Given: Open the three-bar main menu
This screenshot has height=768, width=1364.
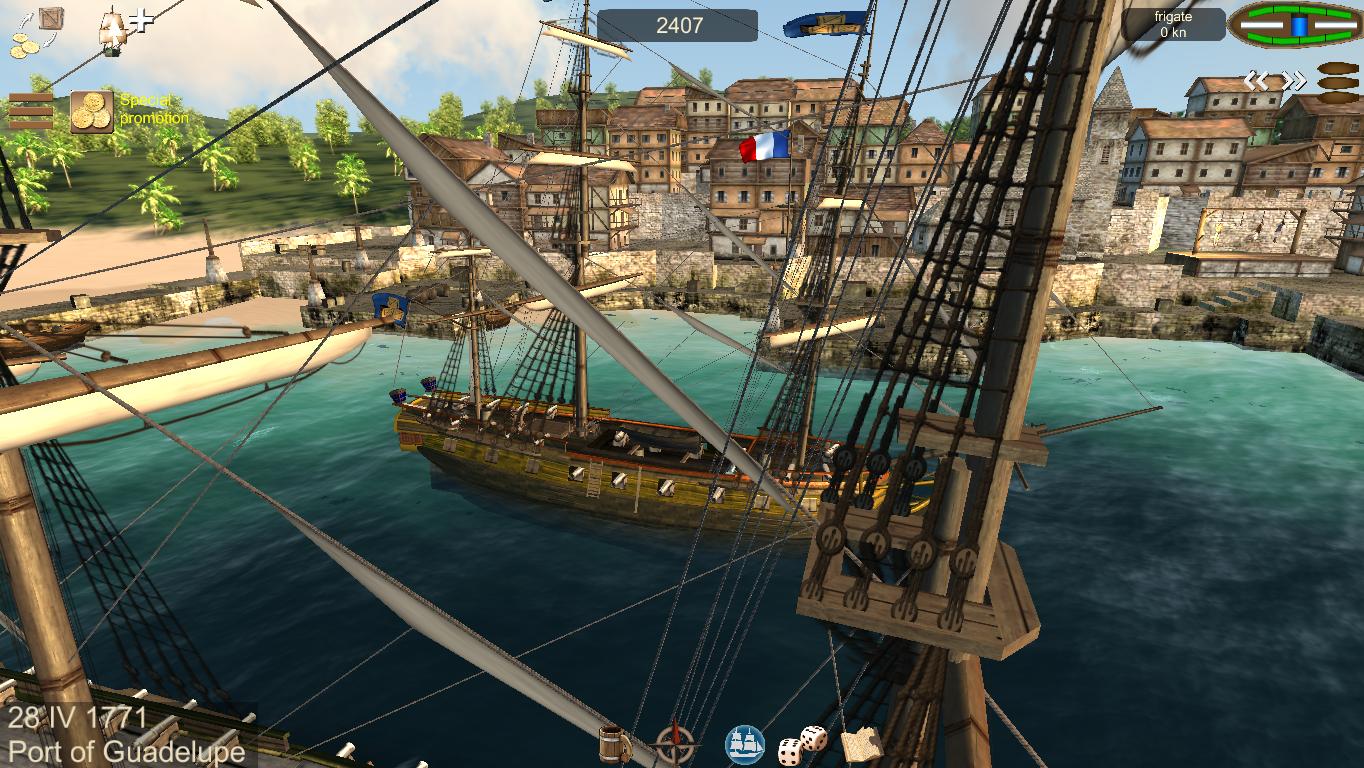Looking at the screenshot, I should tap(31, 111).
